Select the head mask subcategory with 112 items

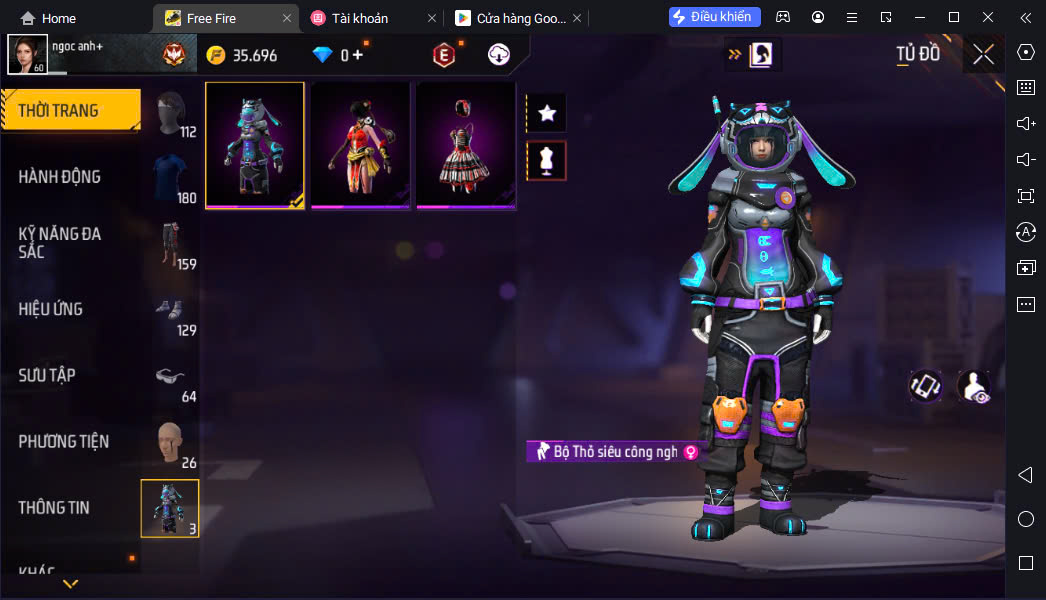[171, 113]
